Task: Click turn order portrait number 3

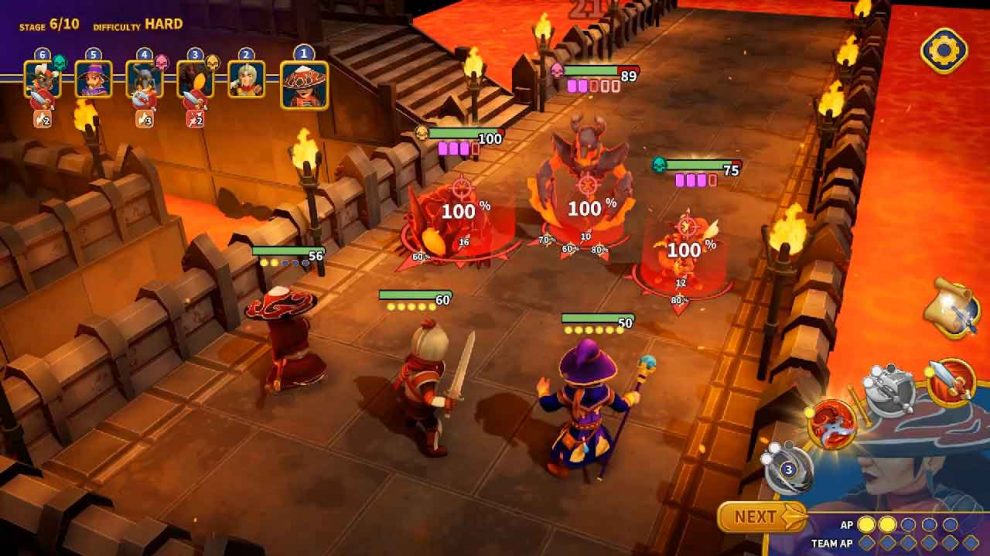Action: click(x=195, y=79)
